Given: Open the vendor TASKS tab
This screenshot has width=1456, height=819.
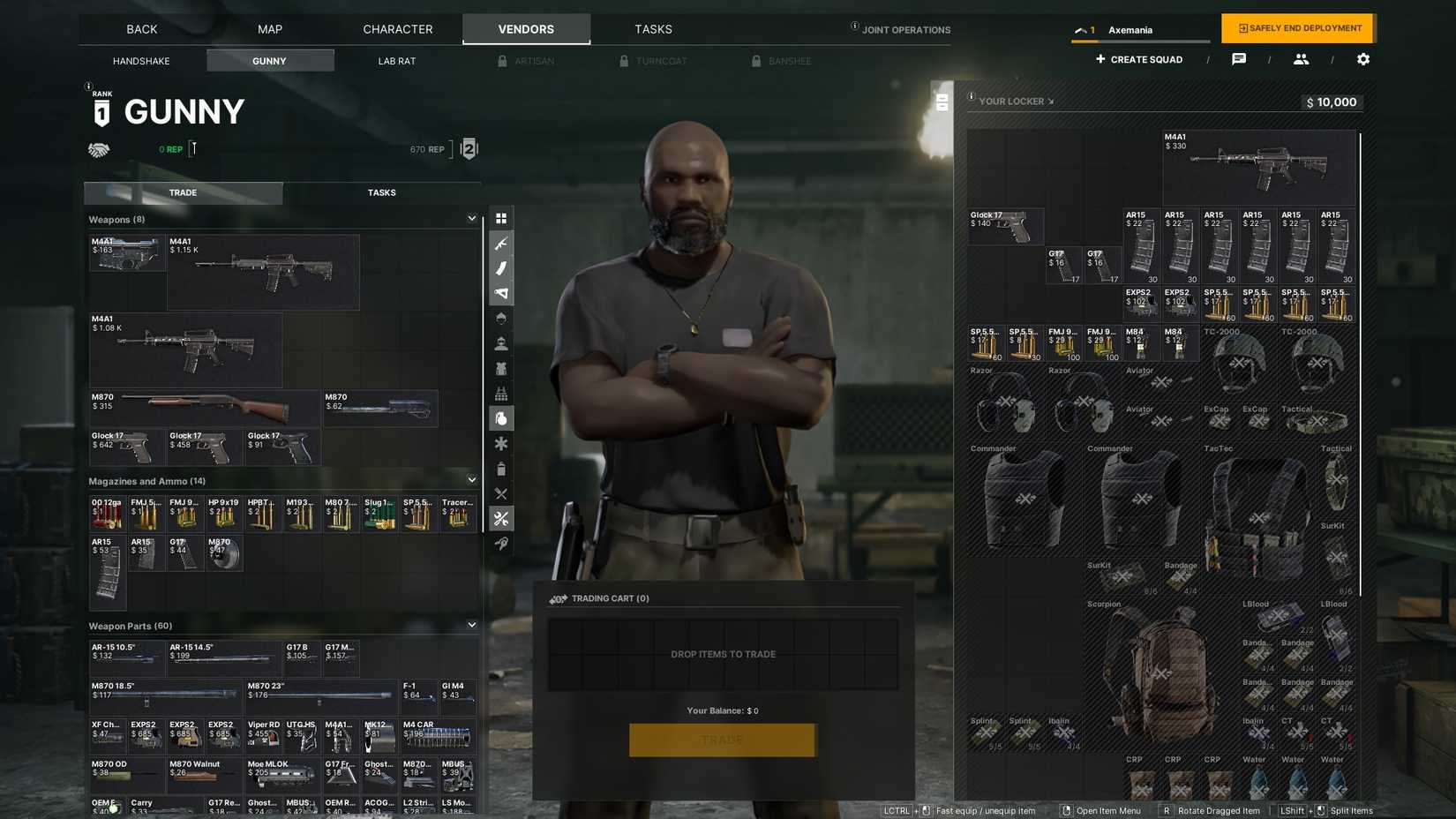Looking at the screenshot, I should point(381,192).
